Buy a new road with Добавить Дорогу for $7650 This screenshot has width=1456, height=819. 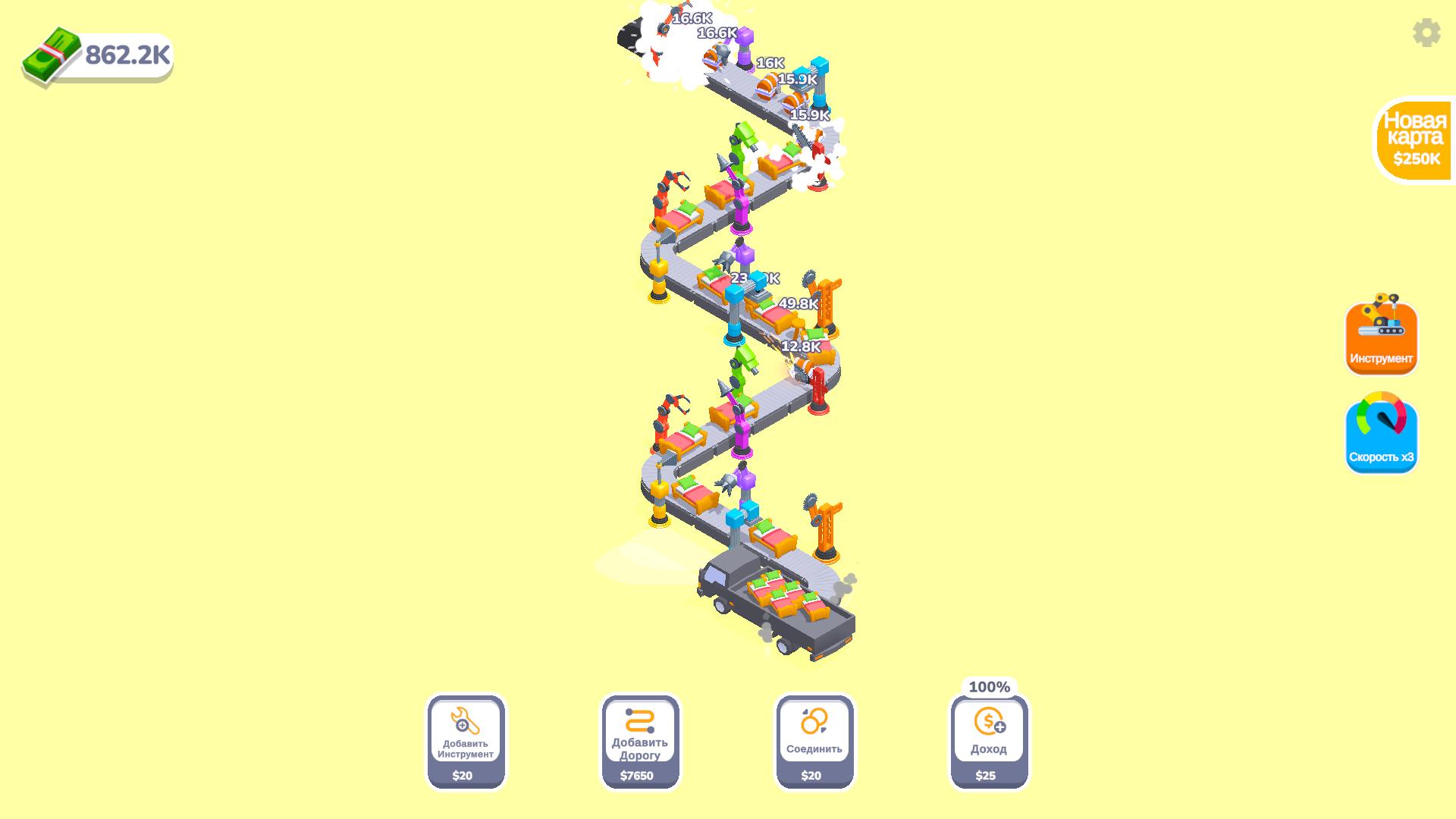641,739
